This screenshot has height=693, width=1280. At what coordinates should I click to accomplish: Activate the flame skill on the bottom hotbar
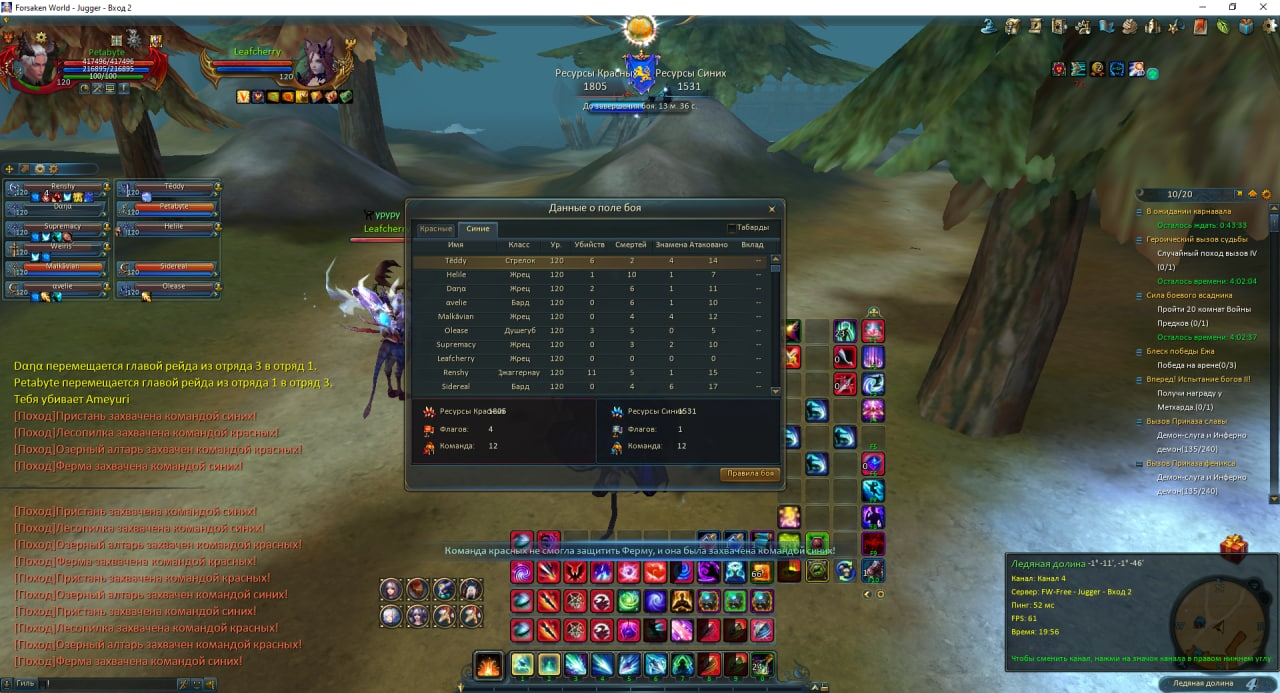pos(489,665)
